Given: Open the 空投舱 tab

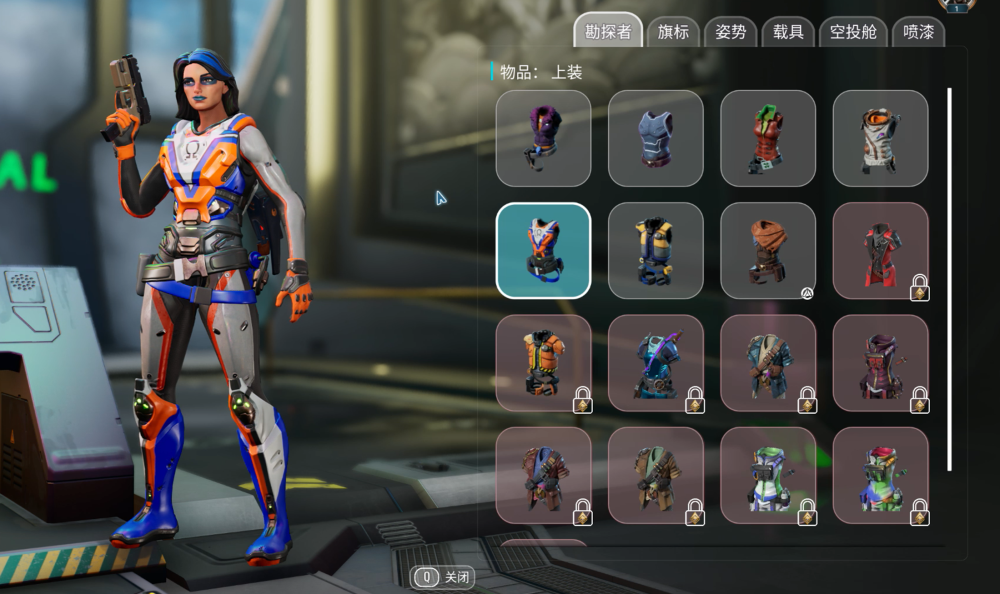Looking at the screenshot, I should pos(853,32).
